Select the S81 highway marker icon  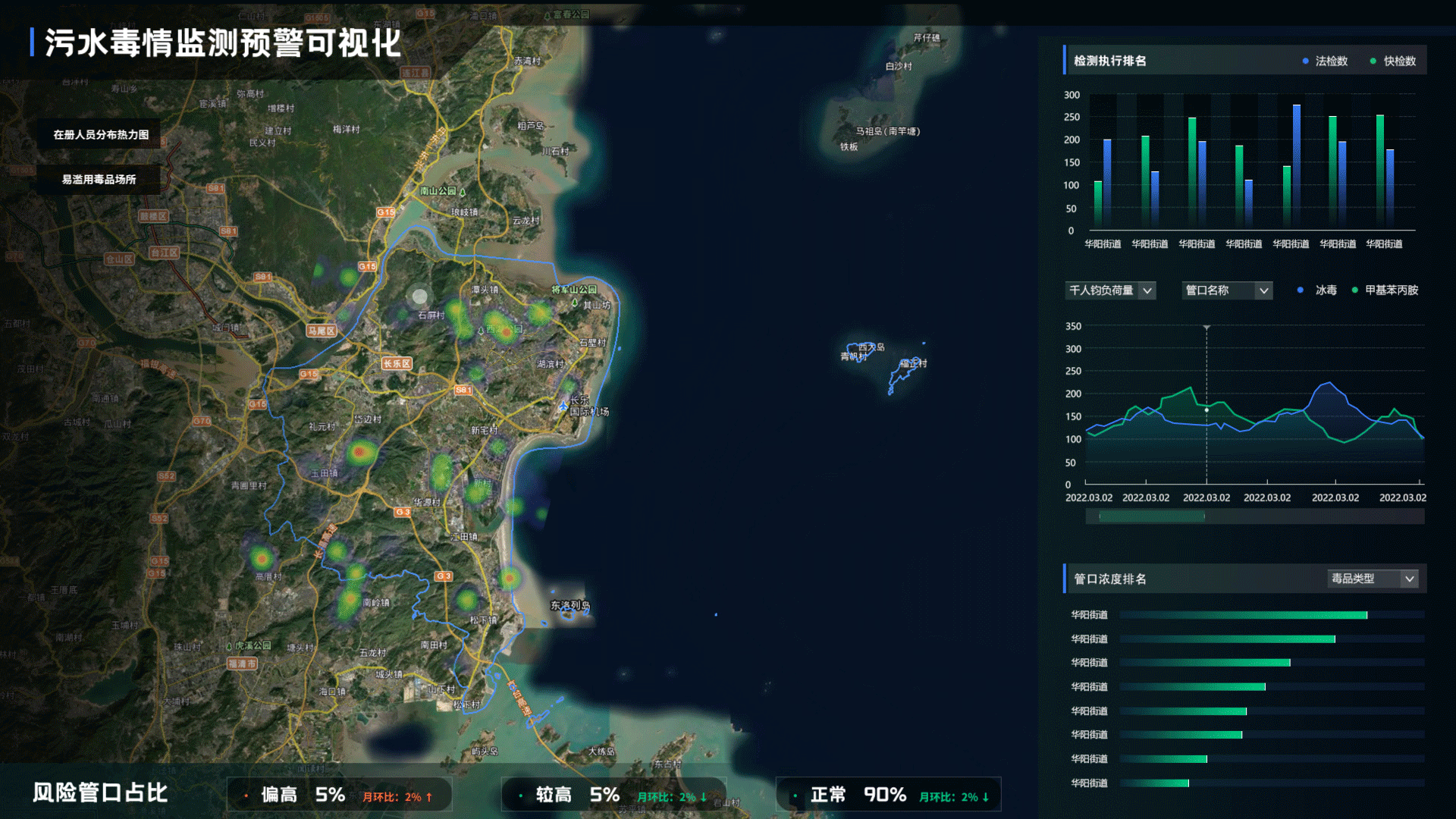[463, 390]
